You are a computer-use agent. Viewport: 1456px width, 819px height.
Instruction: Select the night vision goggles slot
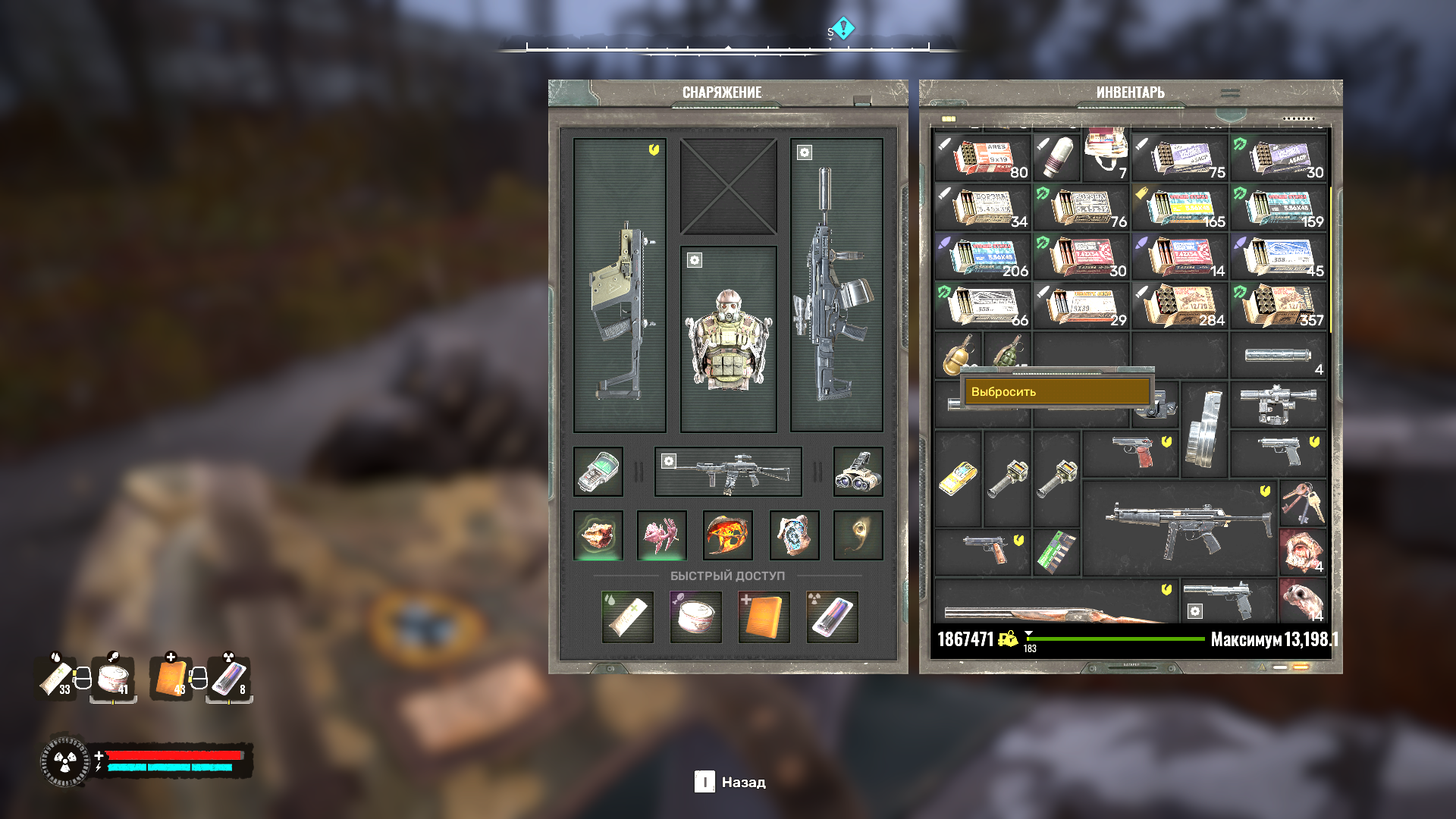858,472
